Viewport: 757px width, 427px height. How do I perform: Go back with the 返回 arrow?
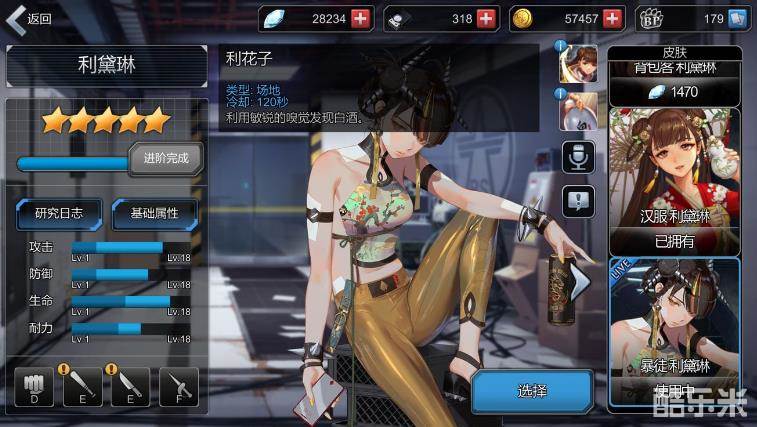[28, 18]
